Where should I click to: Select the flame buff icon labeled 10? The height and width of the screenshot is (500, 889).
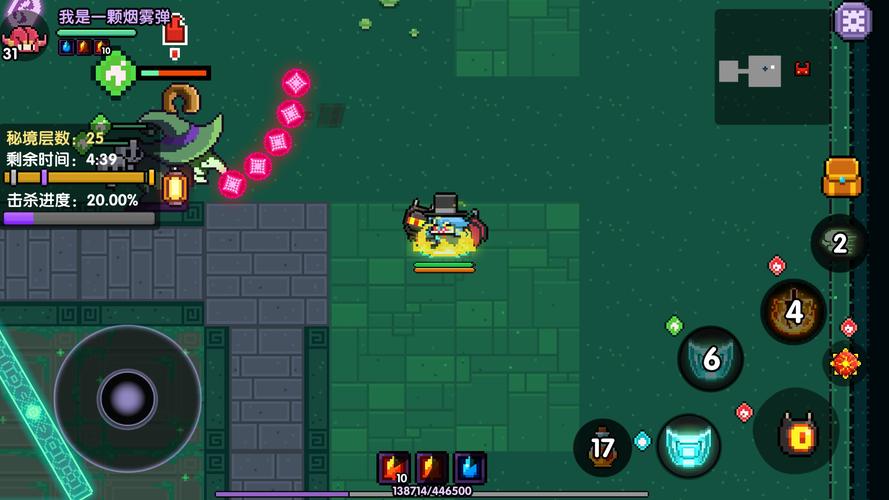coord(393,467)
